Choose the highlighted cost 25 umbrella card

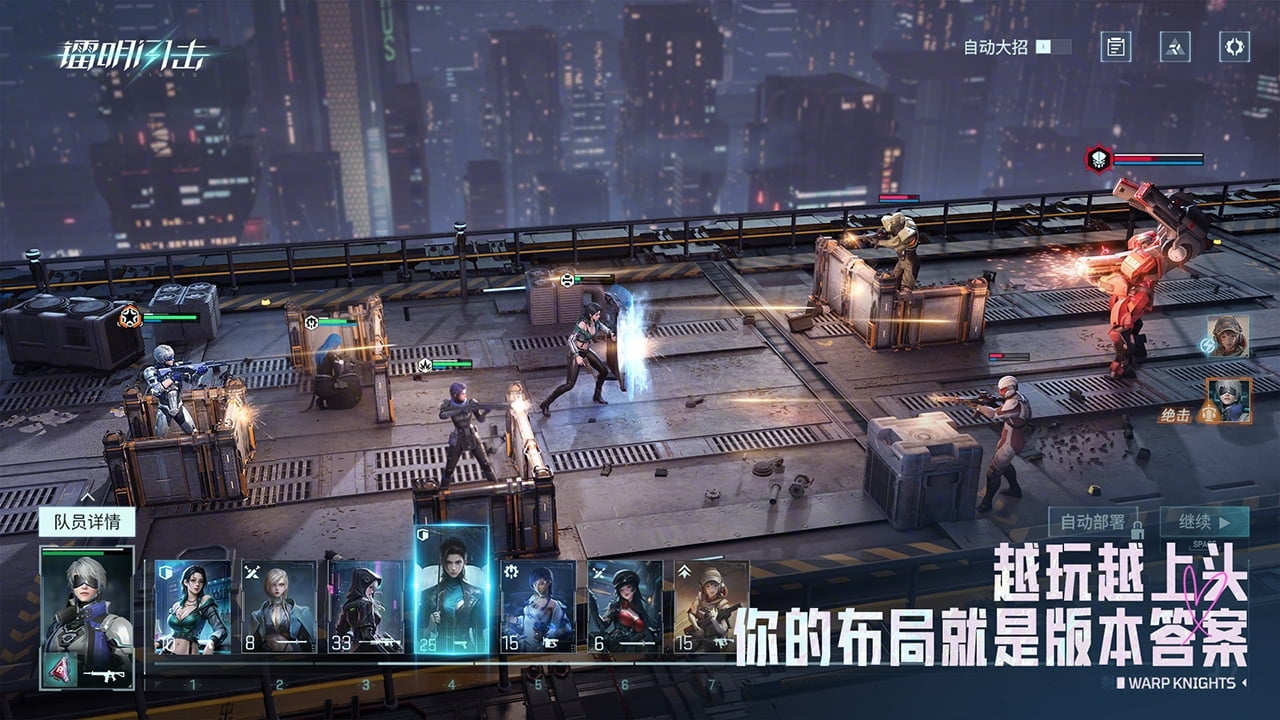452,590
